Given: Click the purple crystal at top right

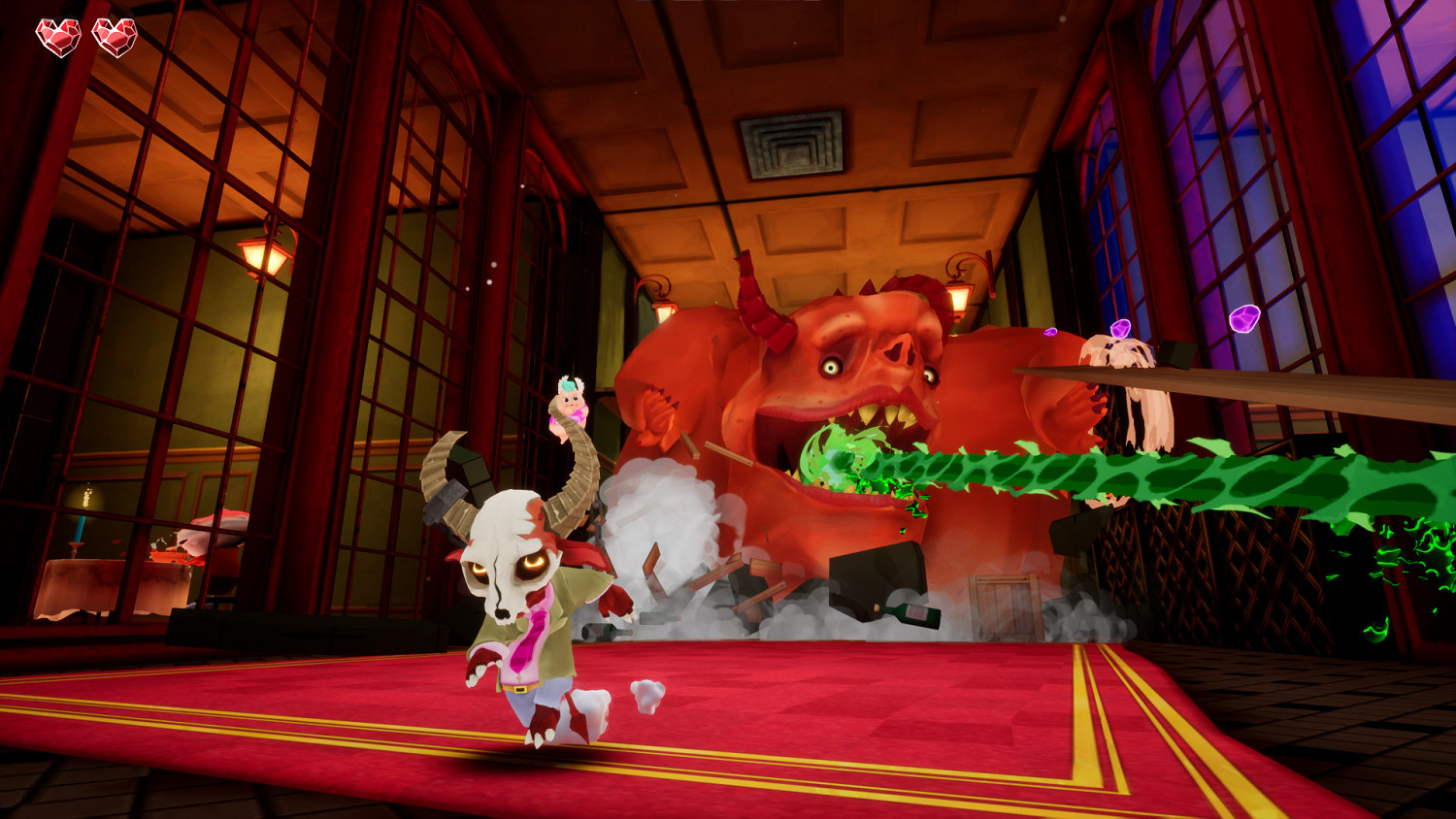Looking at the screenshot, I should pyautogui.click(x=1243, y=318).
